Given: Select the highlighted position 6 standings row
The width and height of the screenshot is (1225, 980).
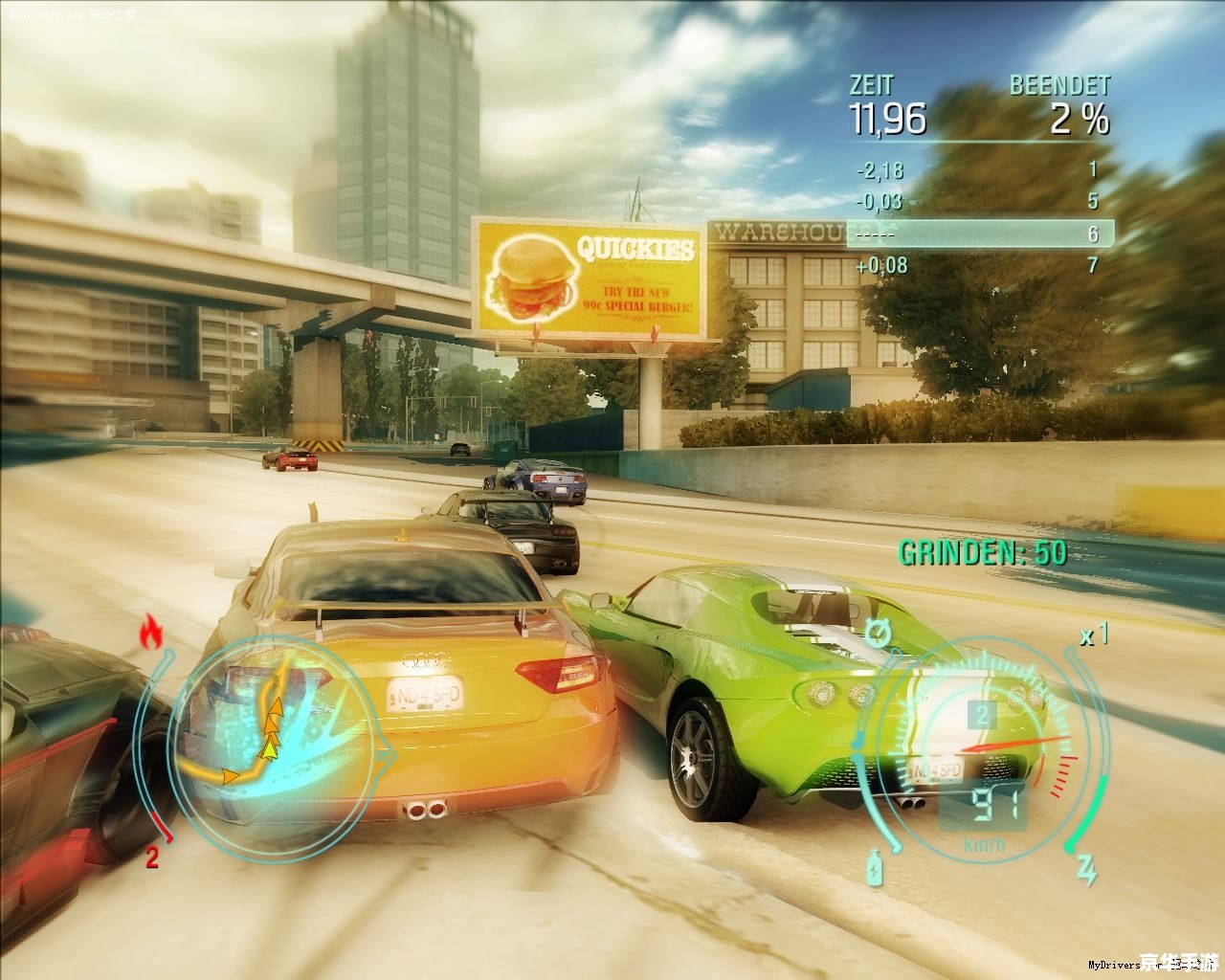Looking at the screenshot, I should pyautogui.click(x=978, y=234).
